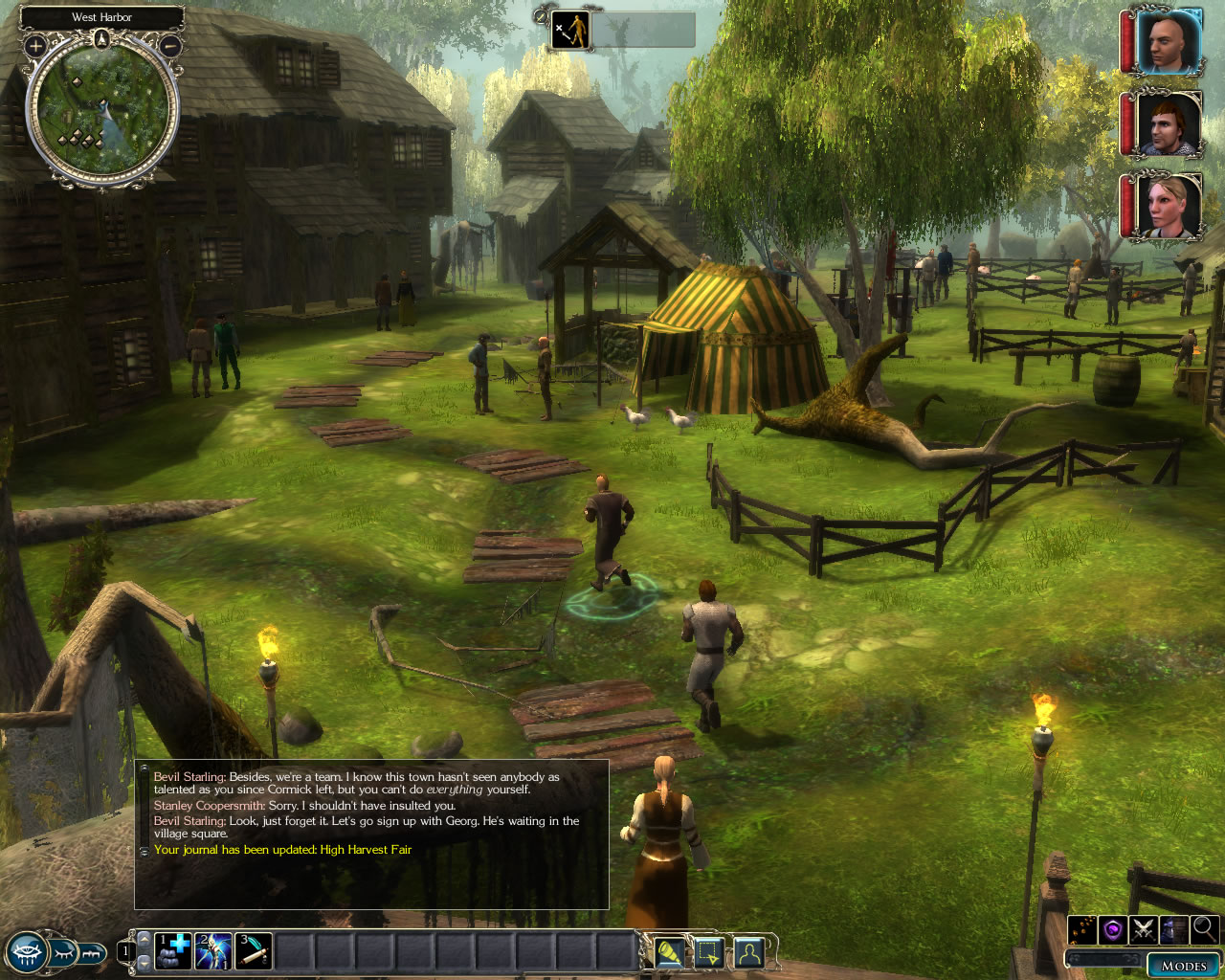Toggle the closed eye icon beside the emblem
The height and width of the screenshot is (980, 1225).
click(x=62, y=952)
